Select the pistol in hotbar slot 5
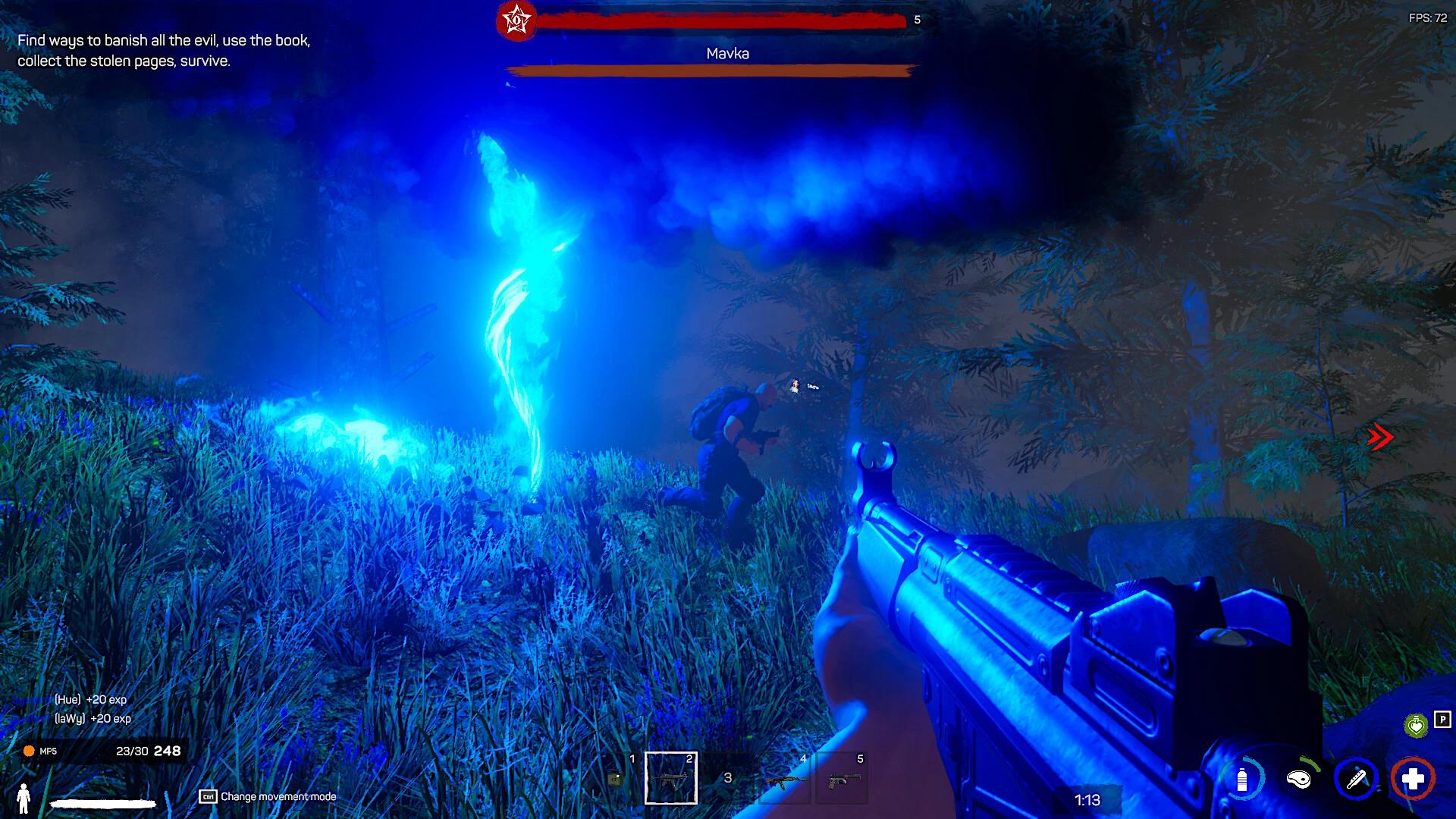 pos(844,780)
